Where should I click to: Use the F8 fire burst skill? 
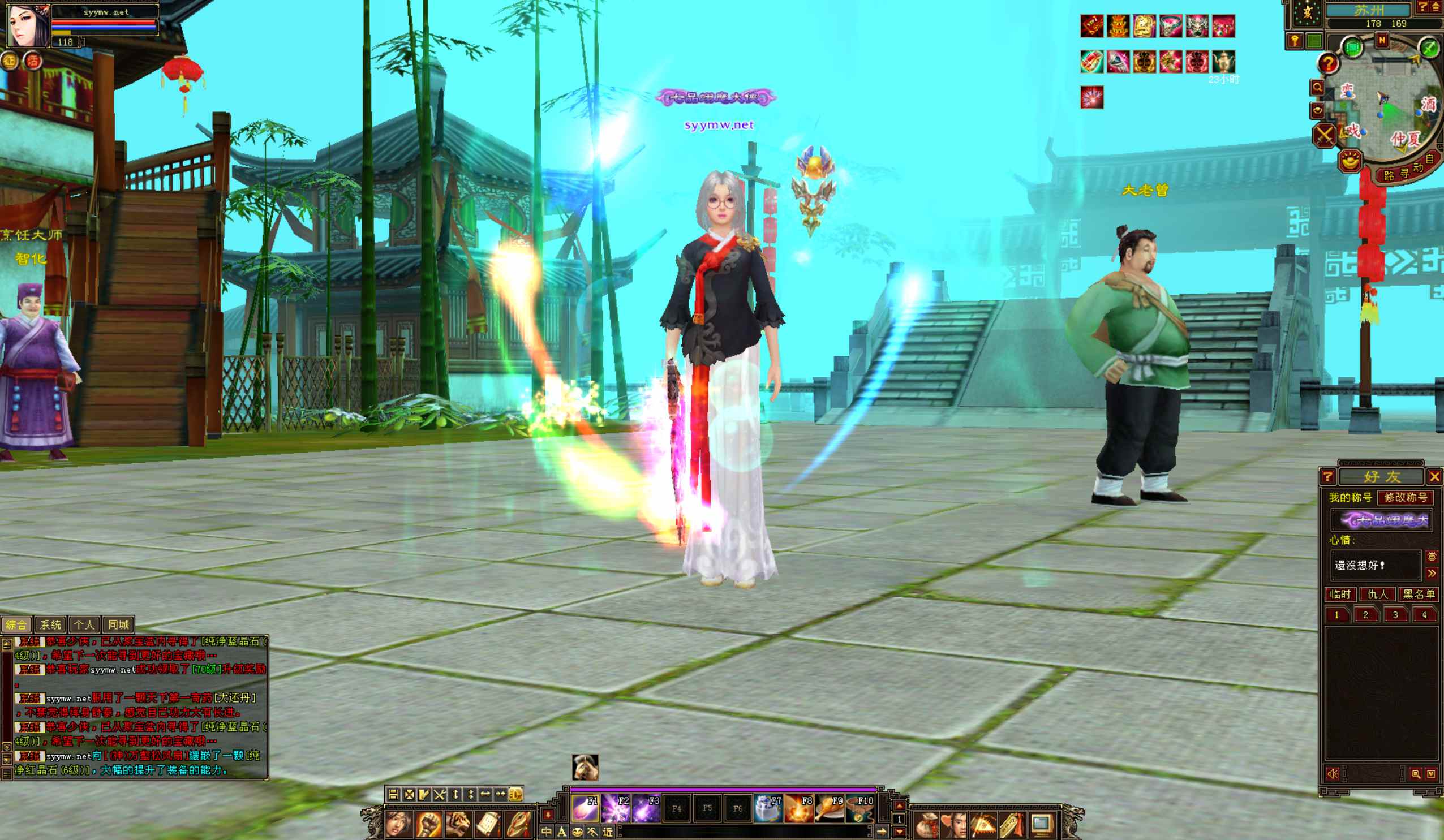(798, 808)
